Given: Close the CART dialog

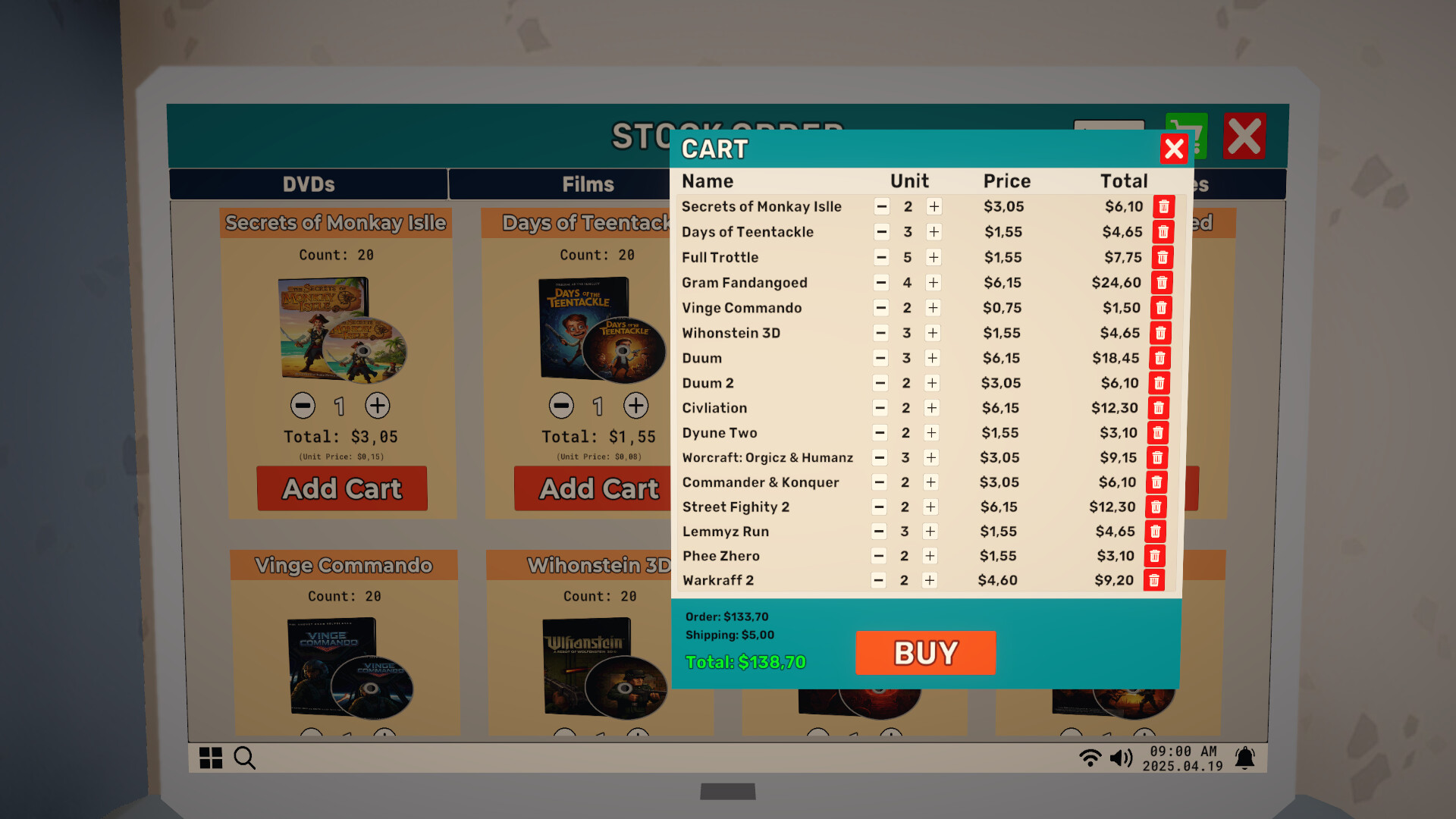Looking at the screenshot, I should pyautogui.click(x=1174, y=149).
